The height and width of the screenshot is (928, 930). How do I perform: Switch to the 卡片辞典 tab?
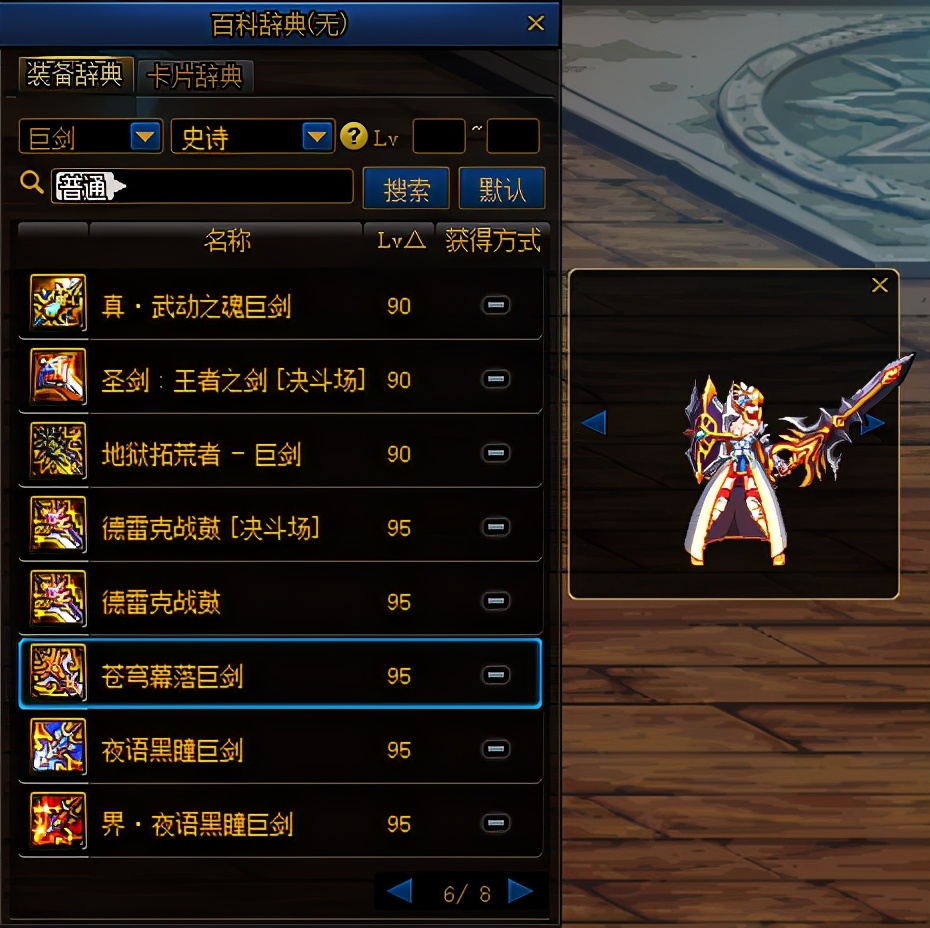196,76
